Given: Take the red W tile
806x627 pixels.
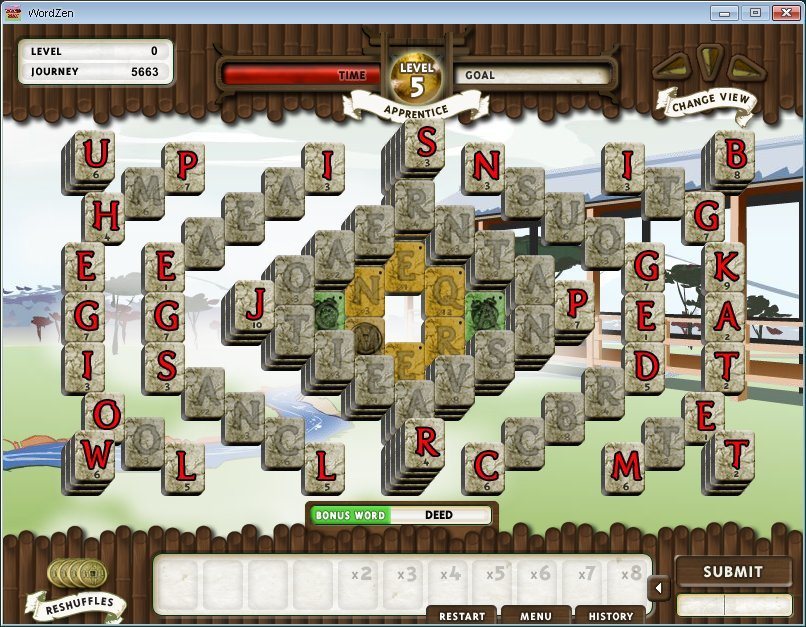Looking at the screenshot, I should pyautogui.click(x=96, y=457).
